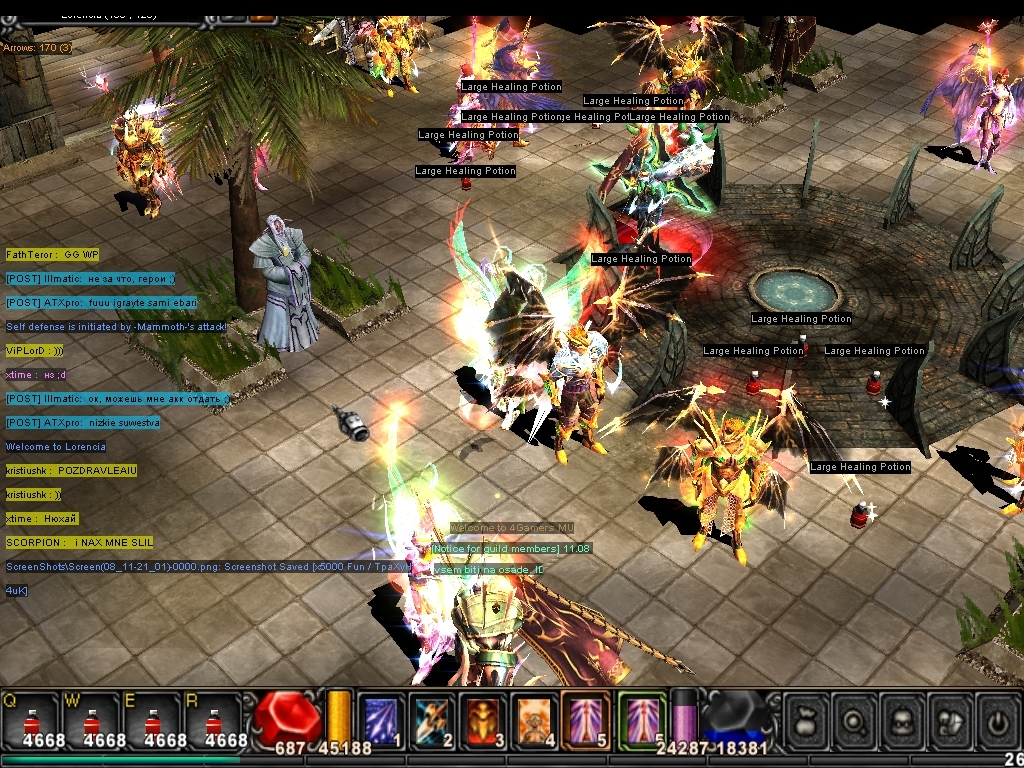Image resolution: width=1024 pixels, height=768 pixels.
Task: Activate skill 3 with the red-gold figure icon
Action: click(x=485, y=720)
